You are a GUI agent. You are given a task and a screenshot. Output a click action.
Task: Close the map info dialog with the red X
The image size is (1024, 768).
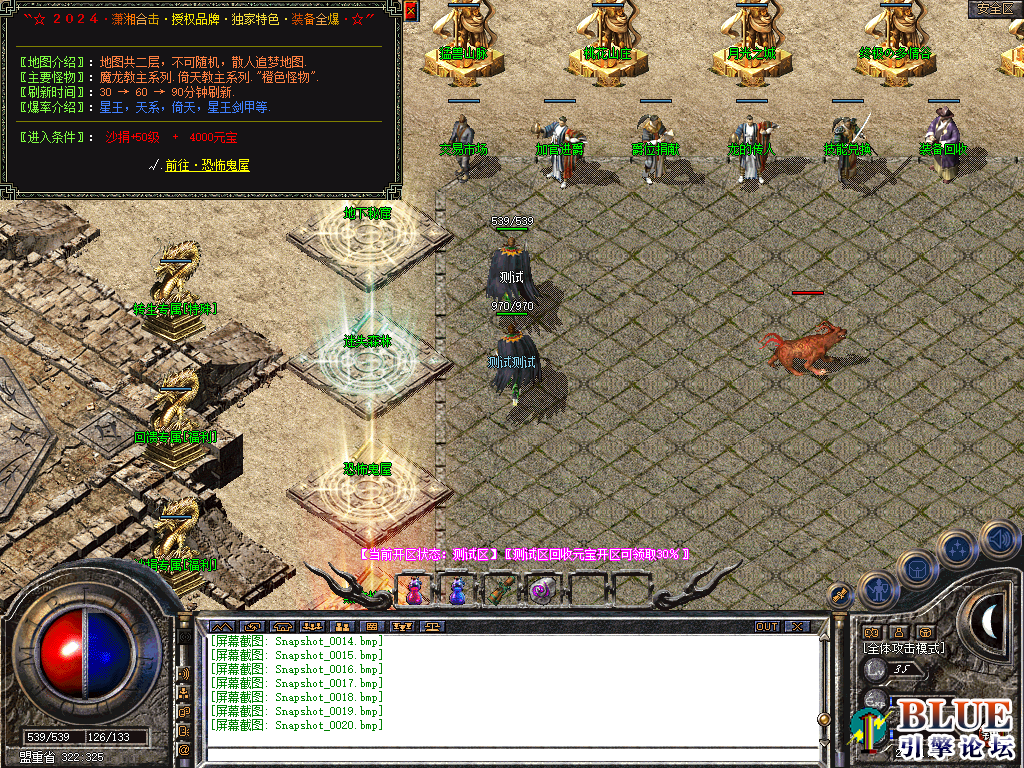[411, 11]
